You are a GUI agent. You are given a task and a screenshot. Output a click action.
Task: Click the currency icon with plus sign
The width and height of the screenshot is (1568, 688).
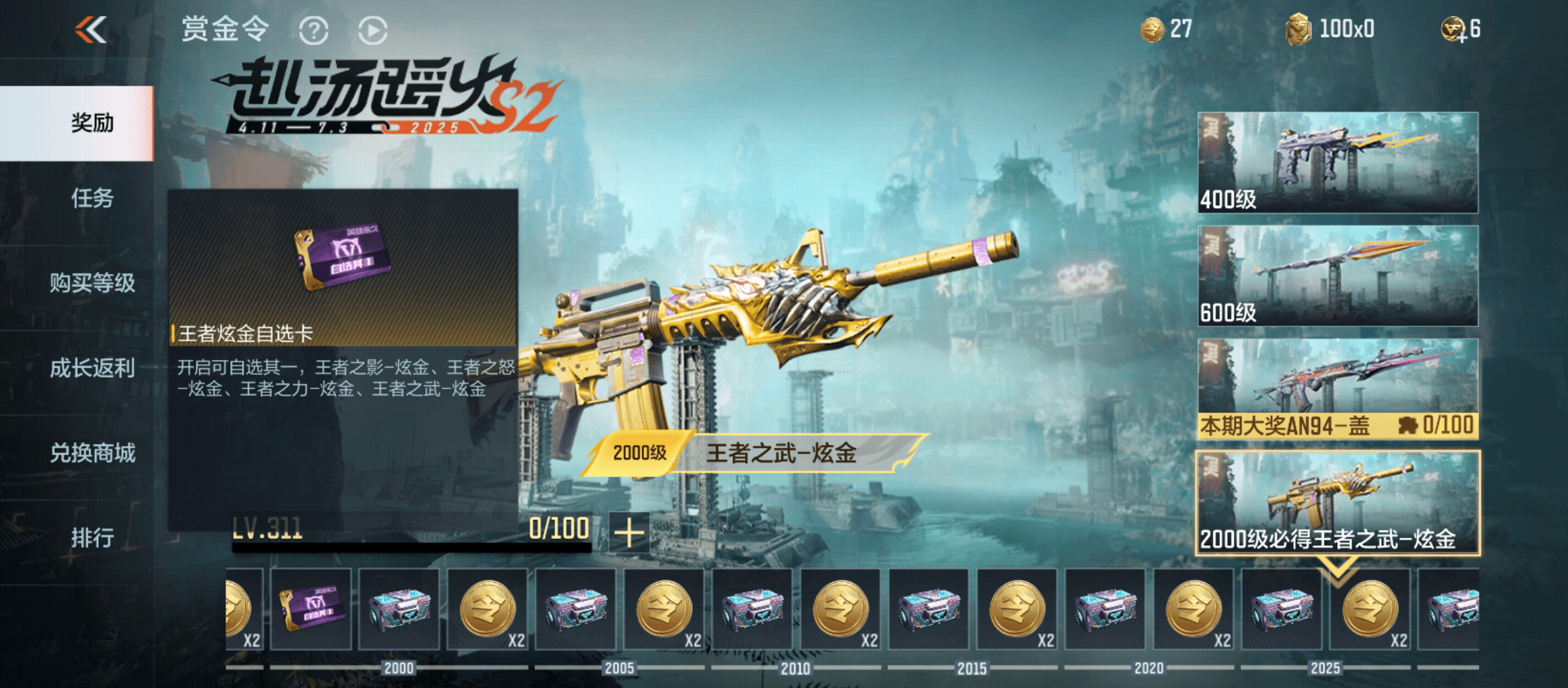pos(1455,30)
